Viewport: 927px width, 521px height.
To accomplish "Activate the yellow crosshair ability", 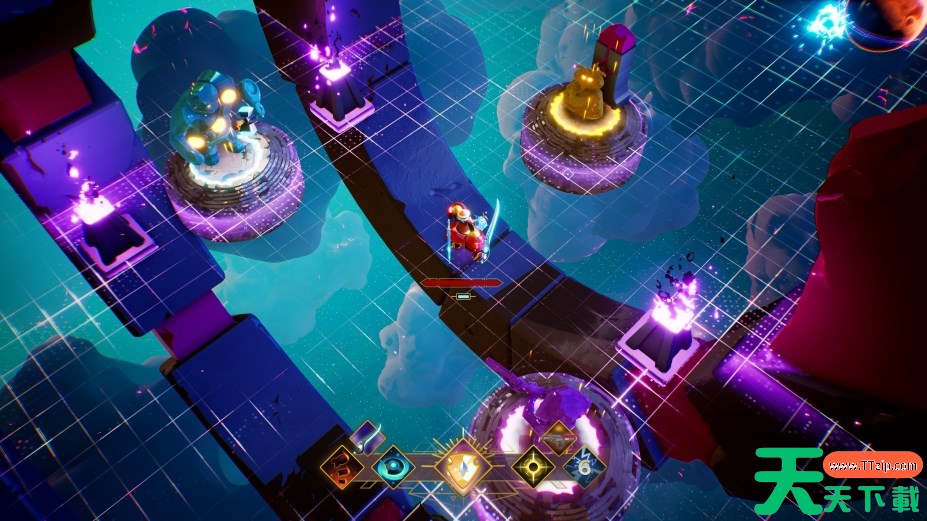I will (531, 467).
